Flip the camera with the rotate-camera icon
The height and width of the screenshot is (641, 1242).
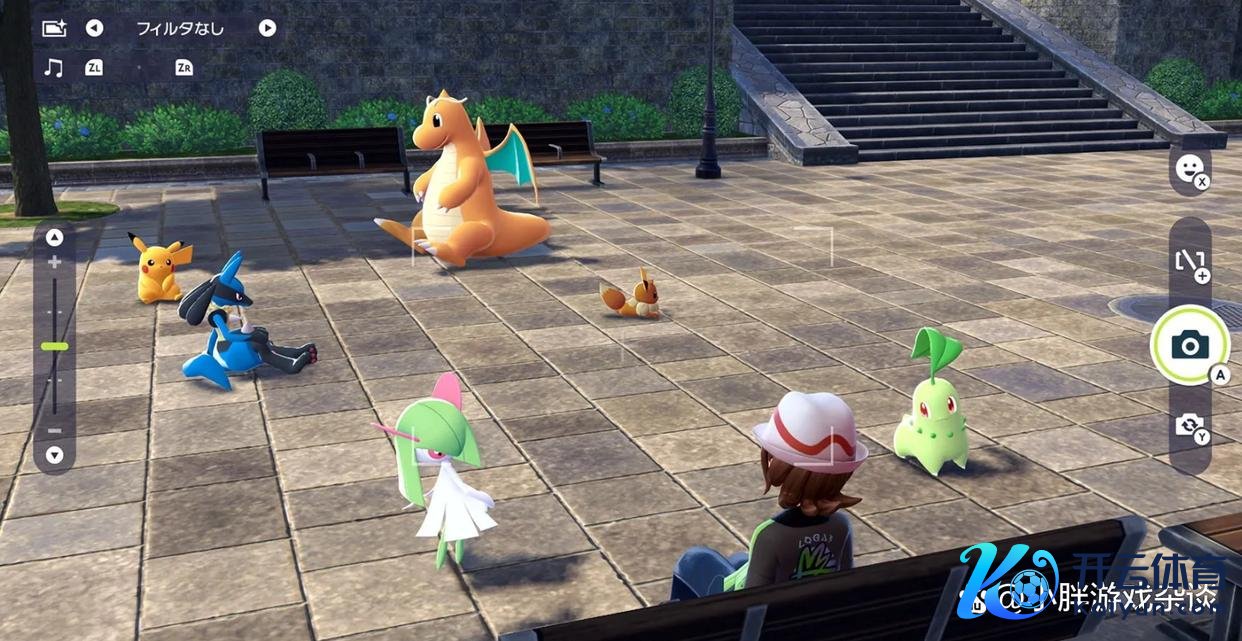click(x=1189, y=425)
